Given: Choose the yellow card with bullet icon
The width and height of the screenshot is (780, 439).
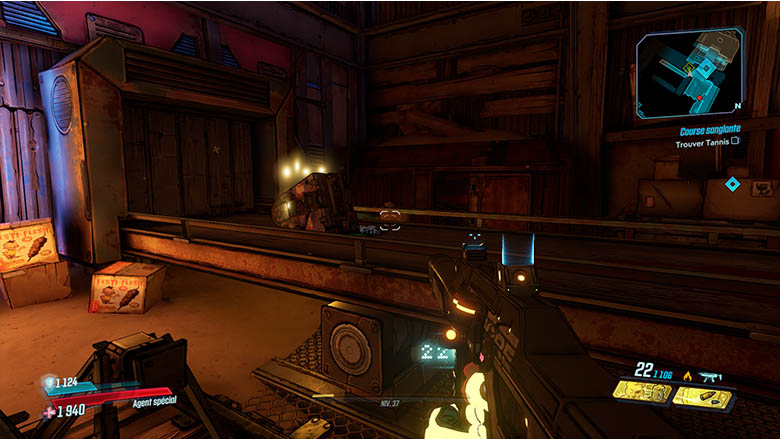Looking at the screenshot, I should pos(702,397).
